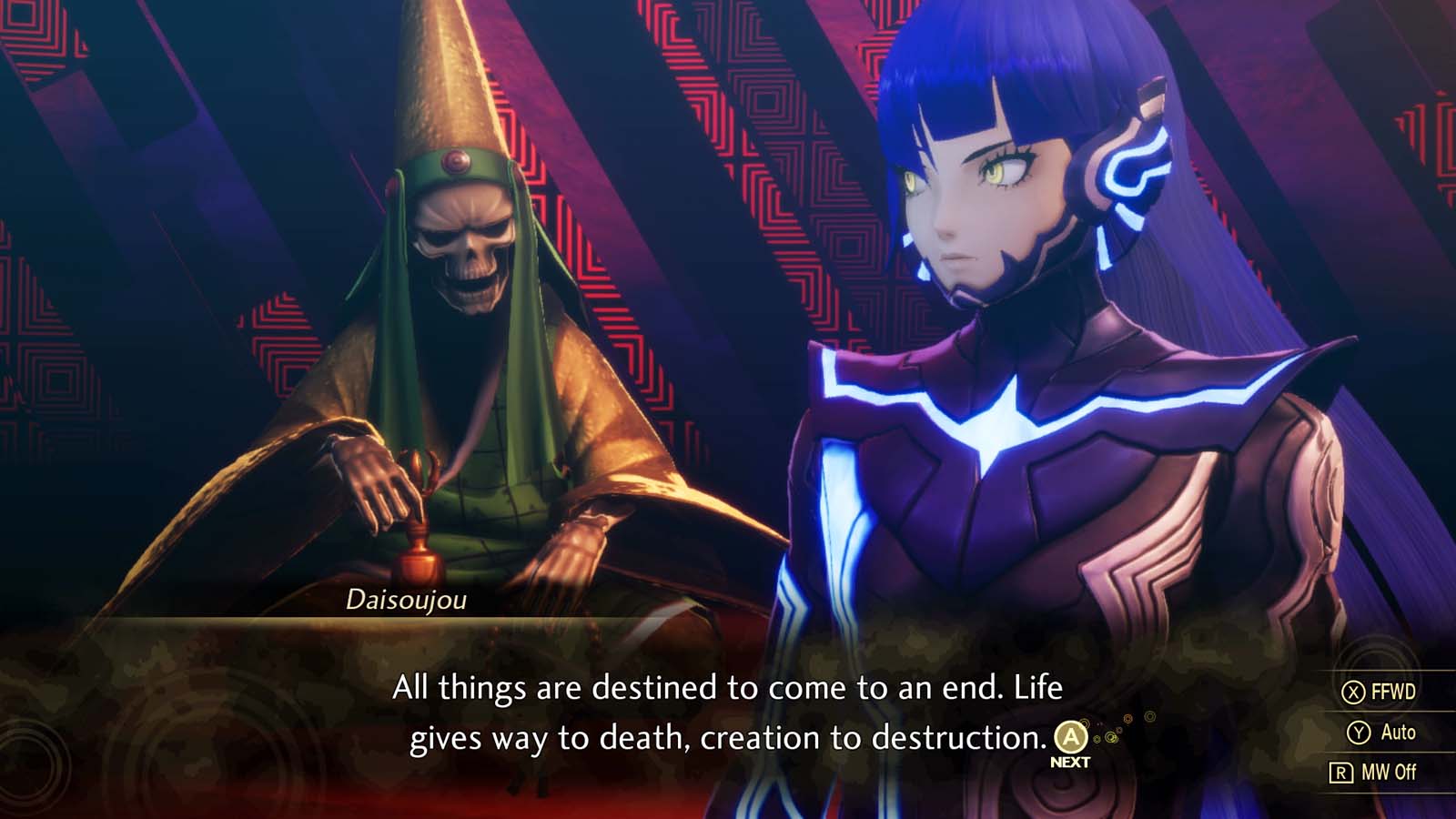Click the Daisoujou name plate
Screen dimensions: 1456x819
pos(407,601)
